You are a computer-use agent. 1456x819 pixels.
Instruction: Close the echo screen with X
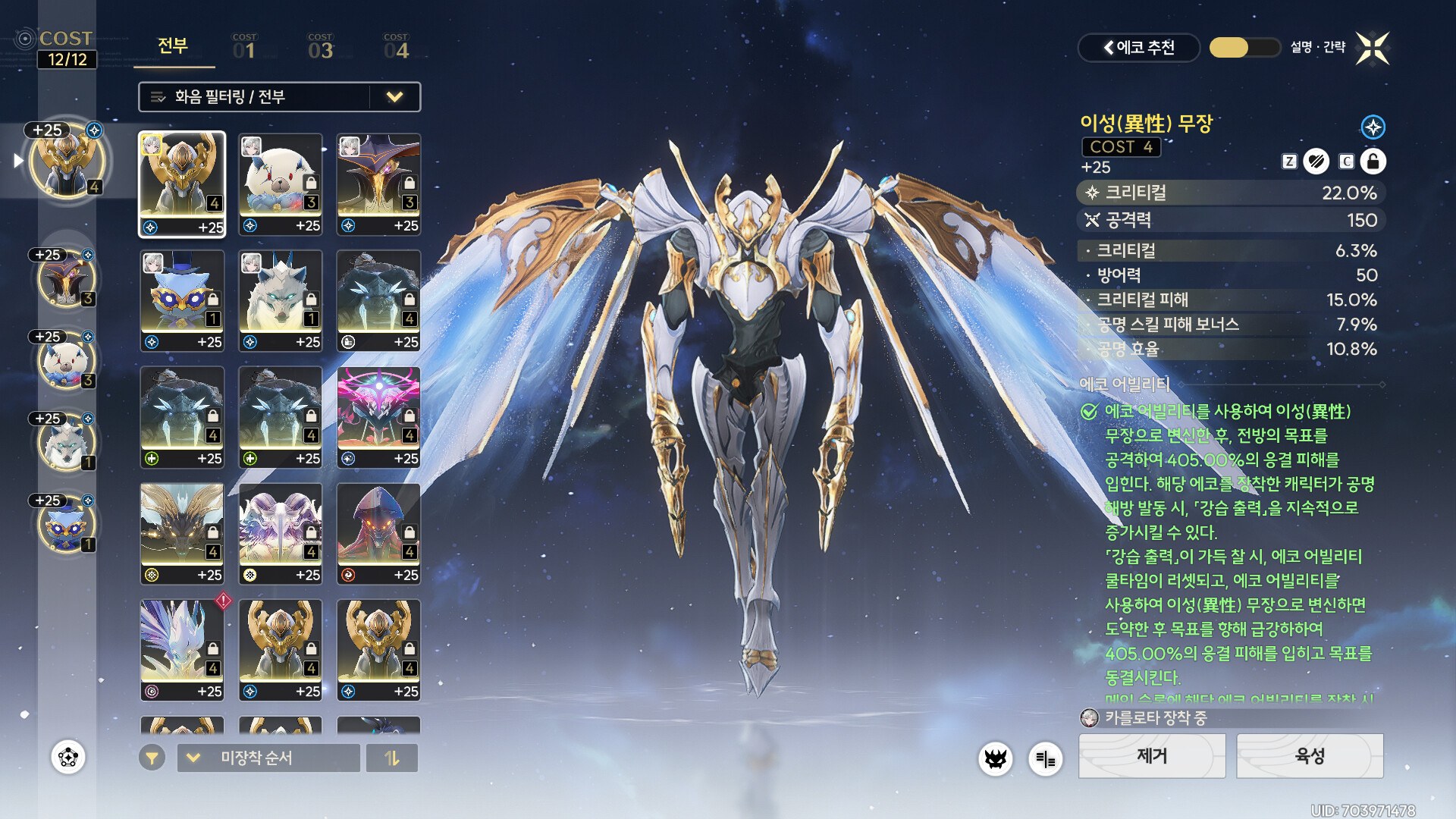coord(1372,49)
